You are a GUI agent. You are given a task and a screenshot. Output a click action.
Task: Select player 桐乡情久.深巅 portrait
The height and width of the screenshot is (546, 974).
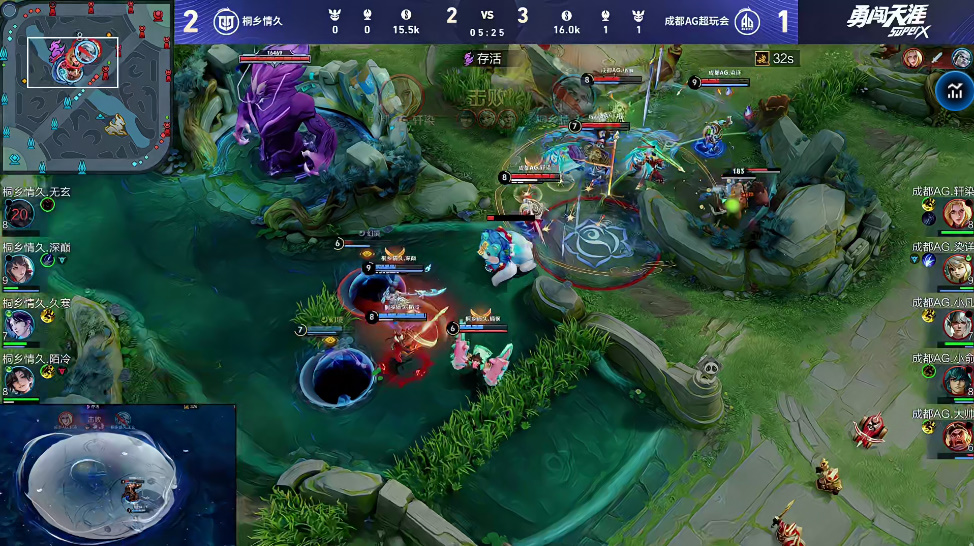point(19,268)
